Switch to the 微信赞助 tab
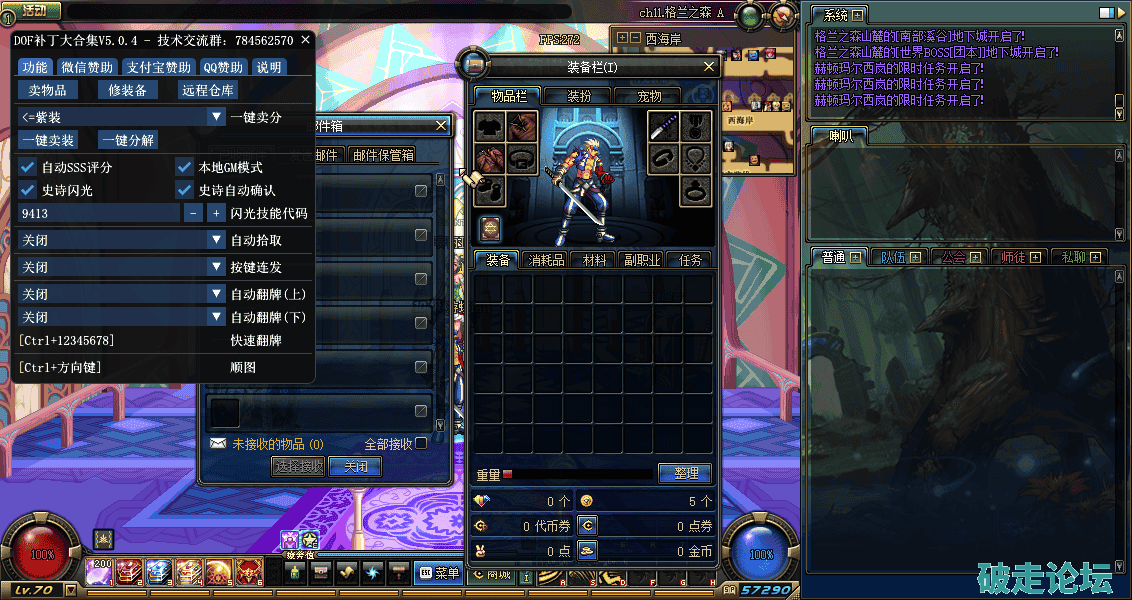 coord(87,67)
